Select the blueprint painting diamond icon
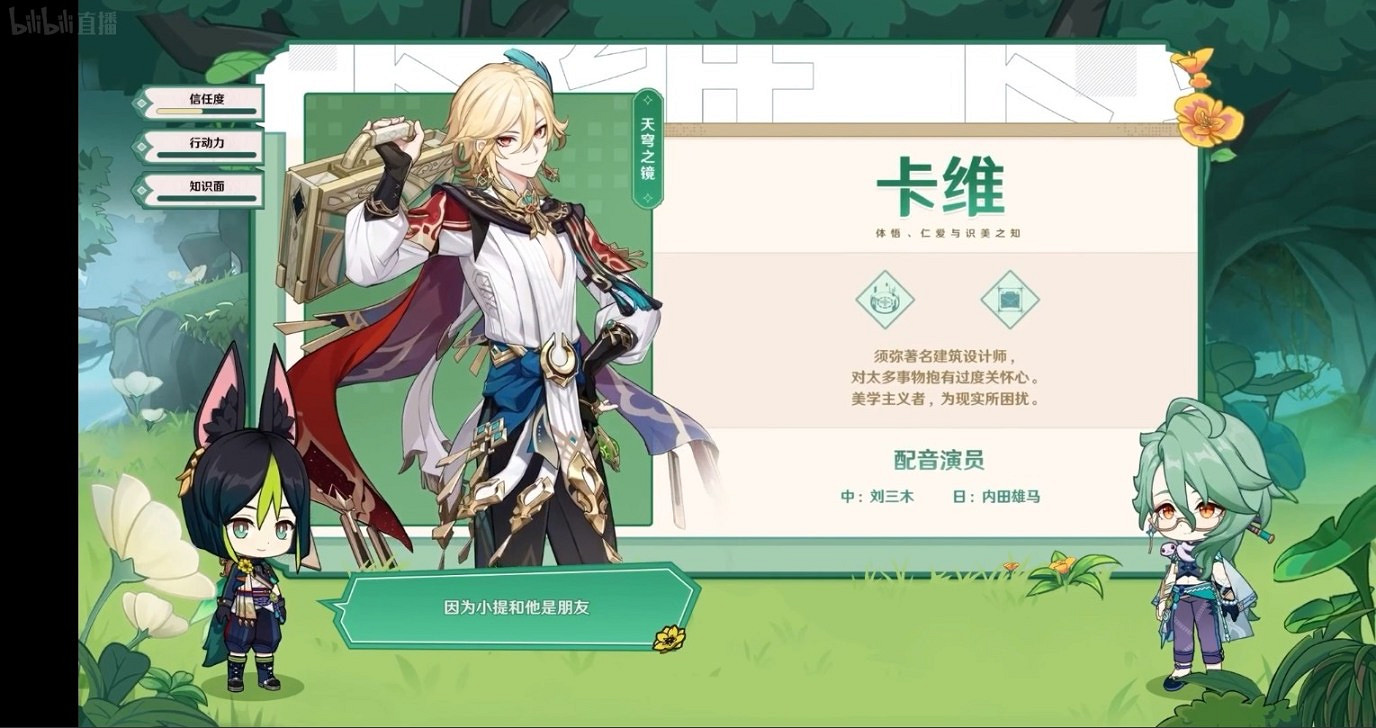This screenshot has height=728, width=1376. click(1010, 300)
